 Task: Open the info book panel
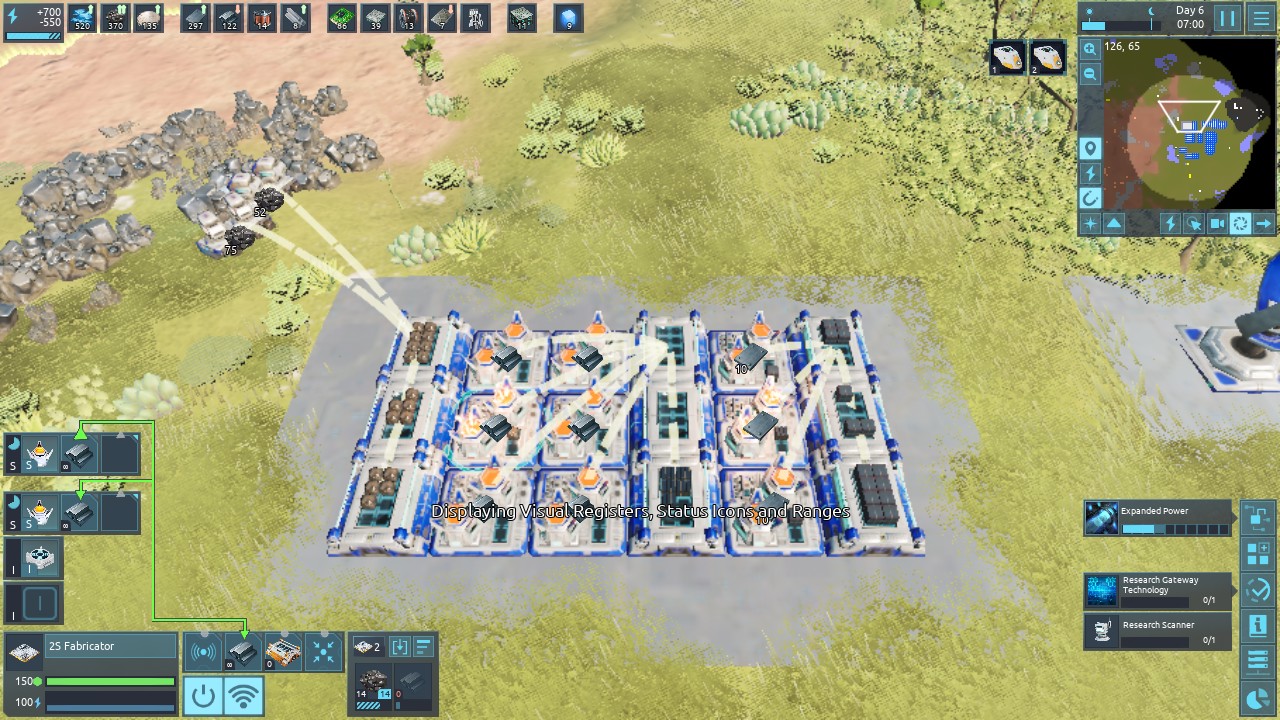[x=1258, y=626]
